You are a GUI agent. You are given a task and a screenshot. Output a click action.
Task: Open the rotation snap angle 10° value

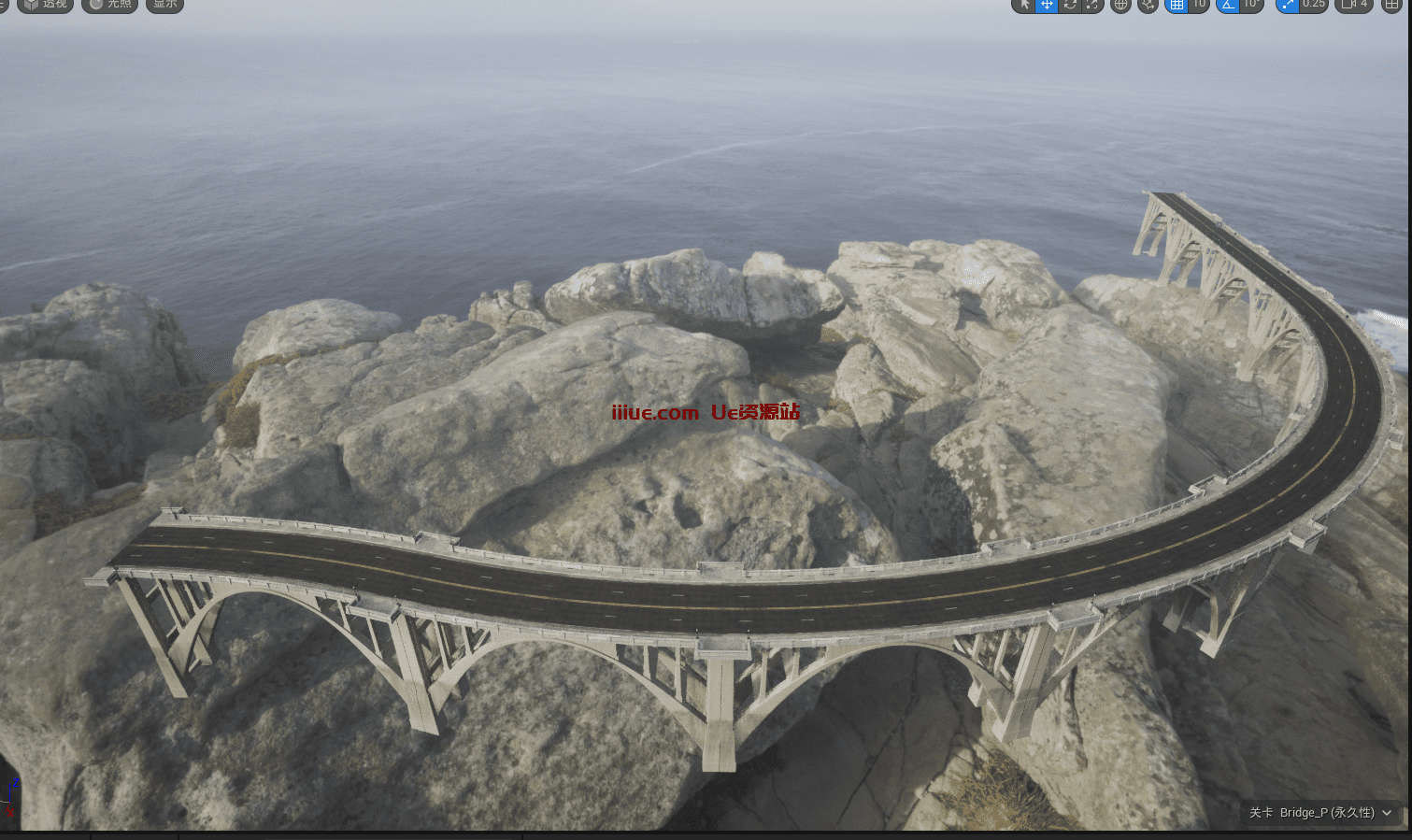point(1251,5)
